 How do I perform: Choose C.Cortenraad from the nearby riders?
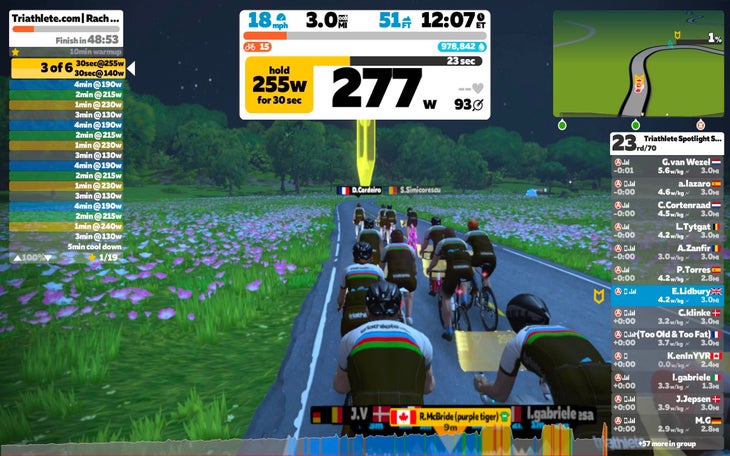(666, 208)
